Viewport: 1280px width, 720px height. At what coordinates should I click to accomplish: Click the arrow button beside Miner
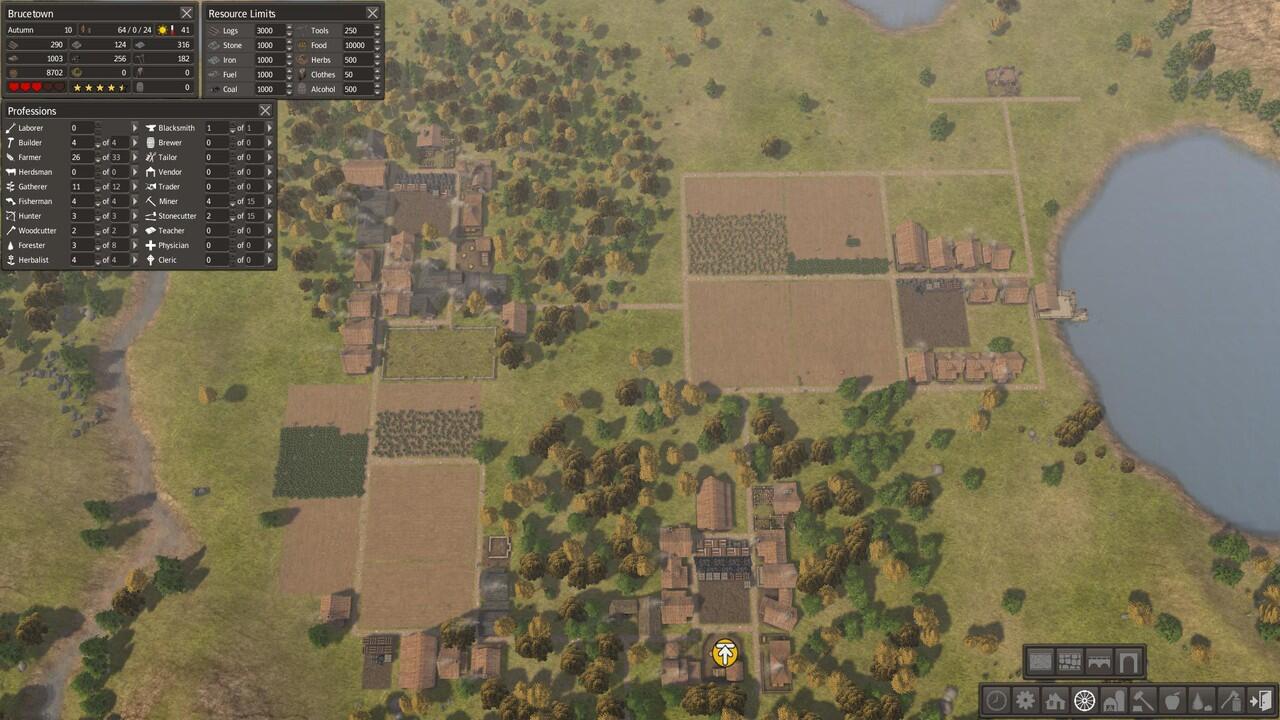click(x=269, y=201)
